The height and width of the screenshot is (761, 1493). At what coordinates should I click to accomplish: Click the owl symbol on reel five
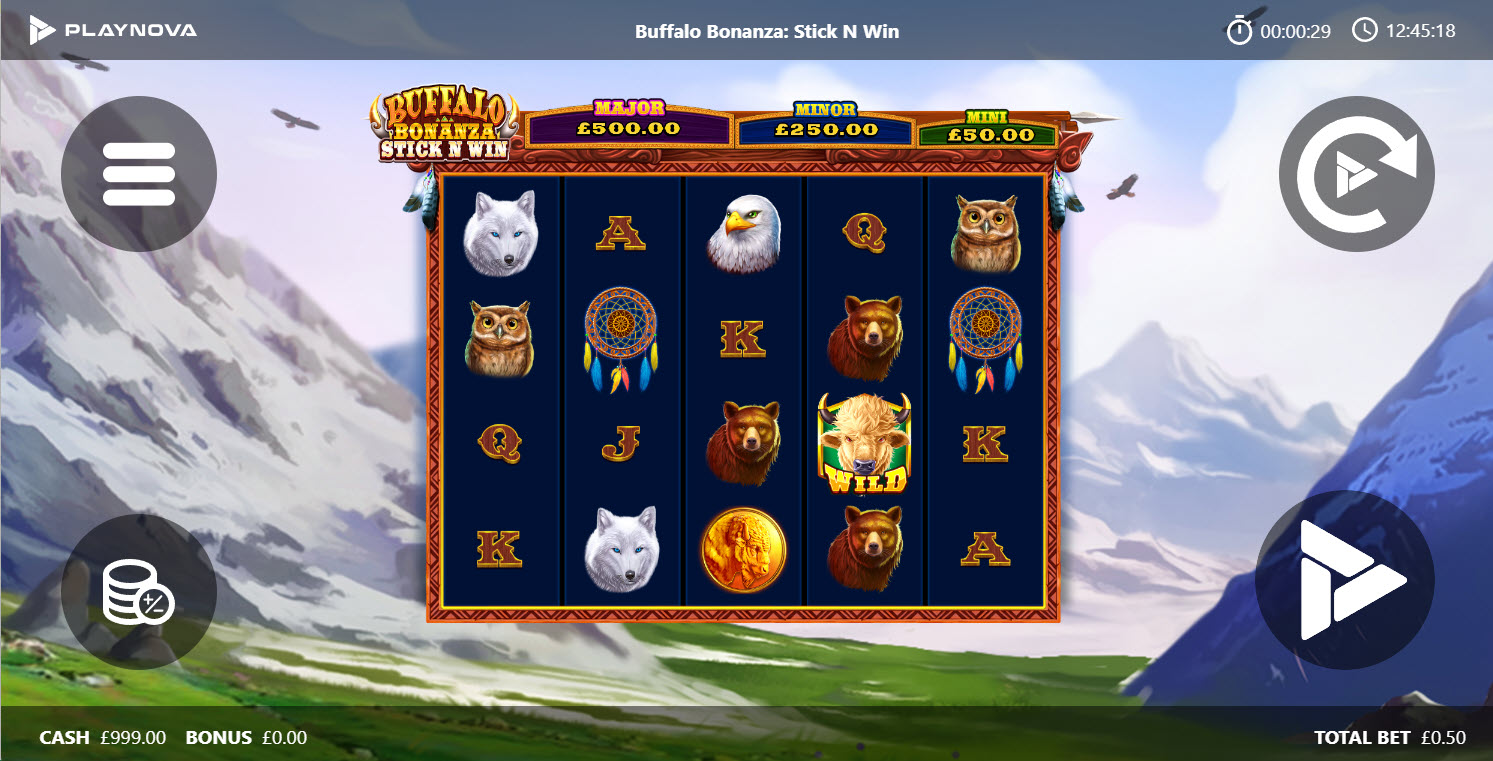click(985, 230)
